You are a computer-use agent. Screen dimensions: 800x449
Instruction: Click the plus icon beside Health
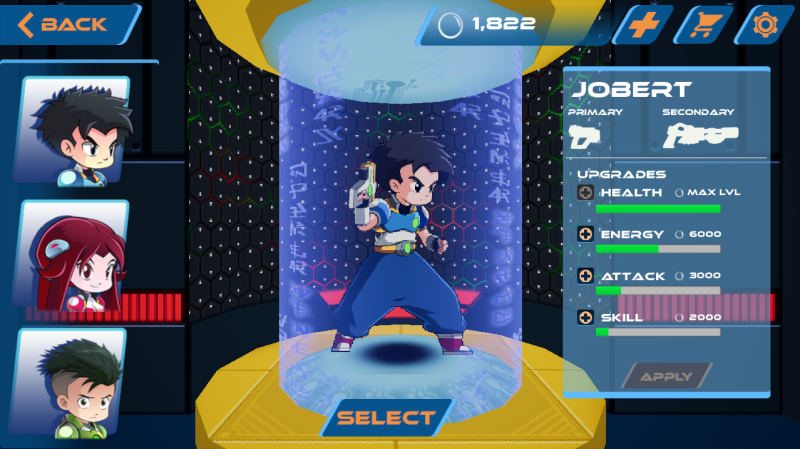(x=585, y=192)
